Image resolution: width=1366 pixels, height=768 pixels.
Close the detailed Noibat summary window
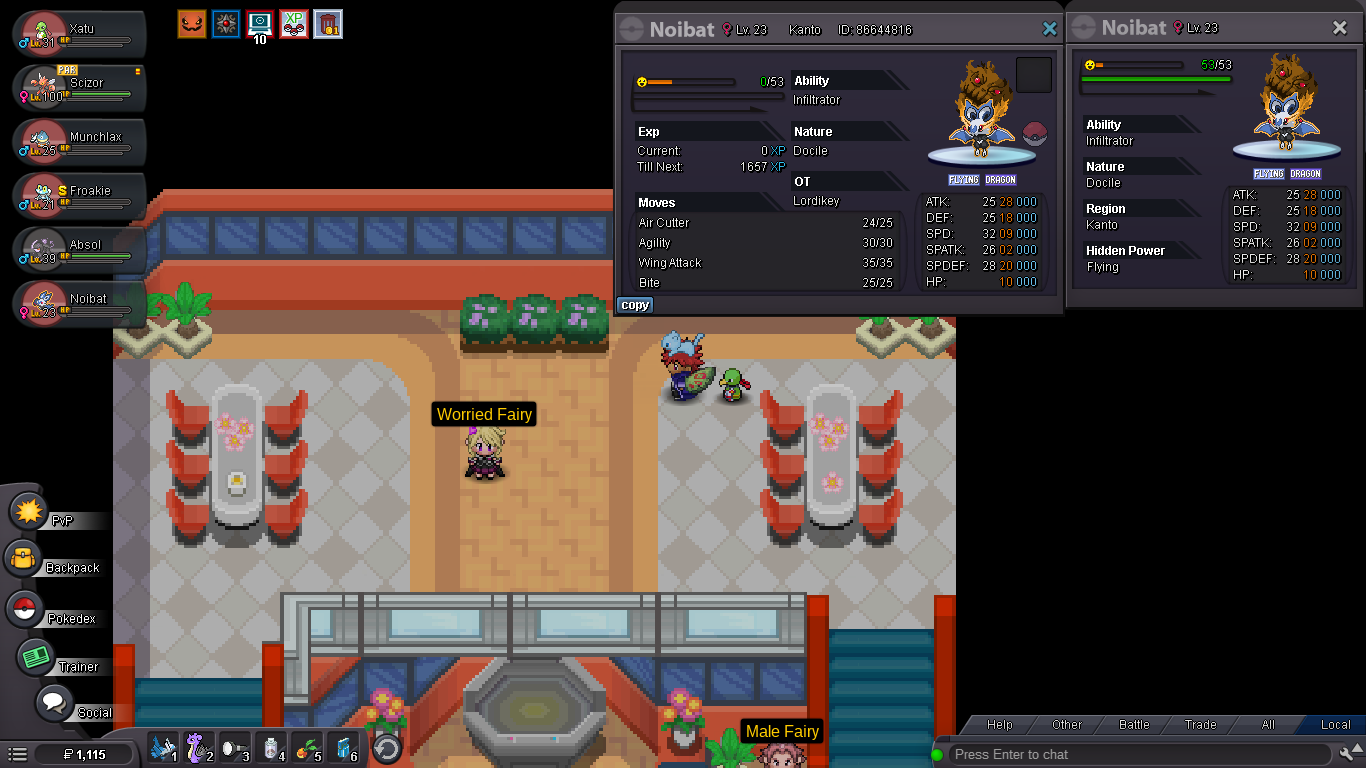pyautogui.click(x=1049, y=29)
